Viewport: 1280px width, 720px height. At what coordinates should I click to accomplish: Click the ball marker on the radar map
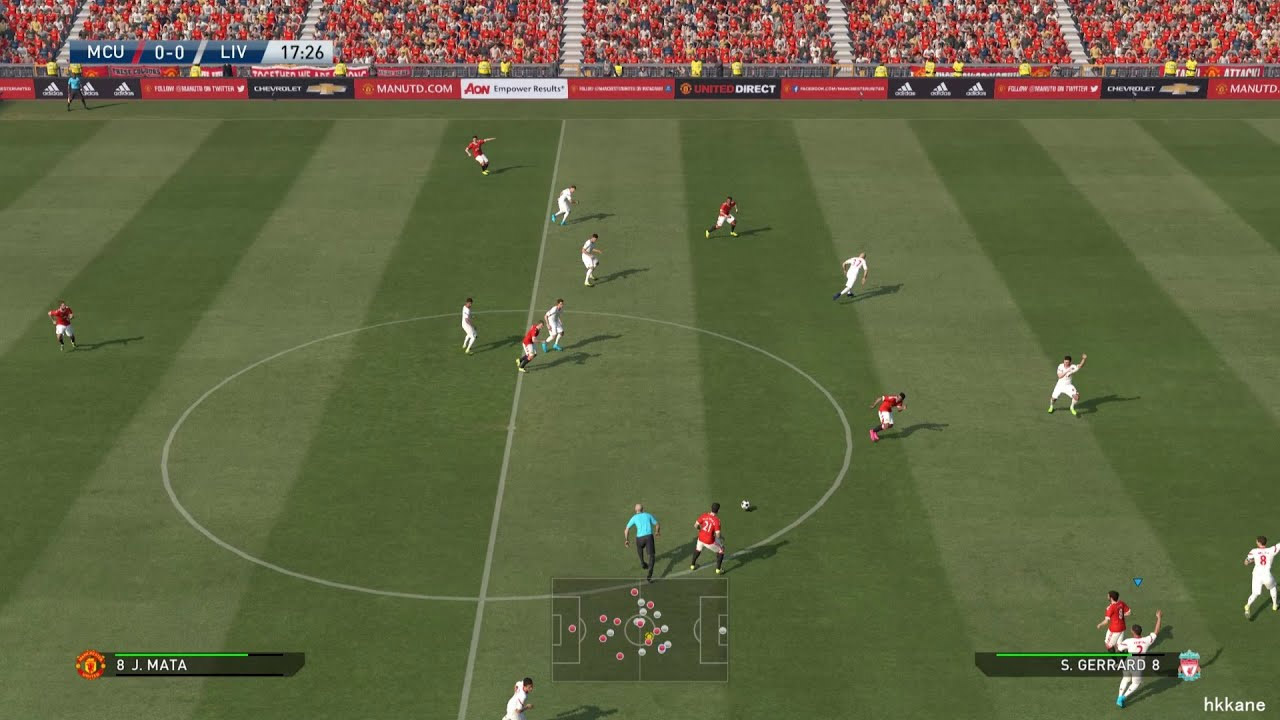tap(648, 637)
